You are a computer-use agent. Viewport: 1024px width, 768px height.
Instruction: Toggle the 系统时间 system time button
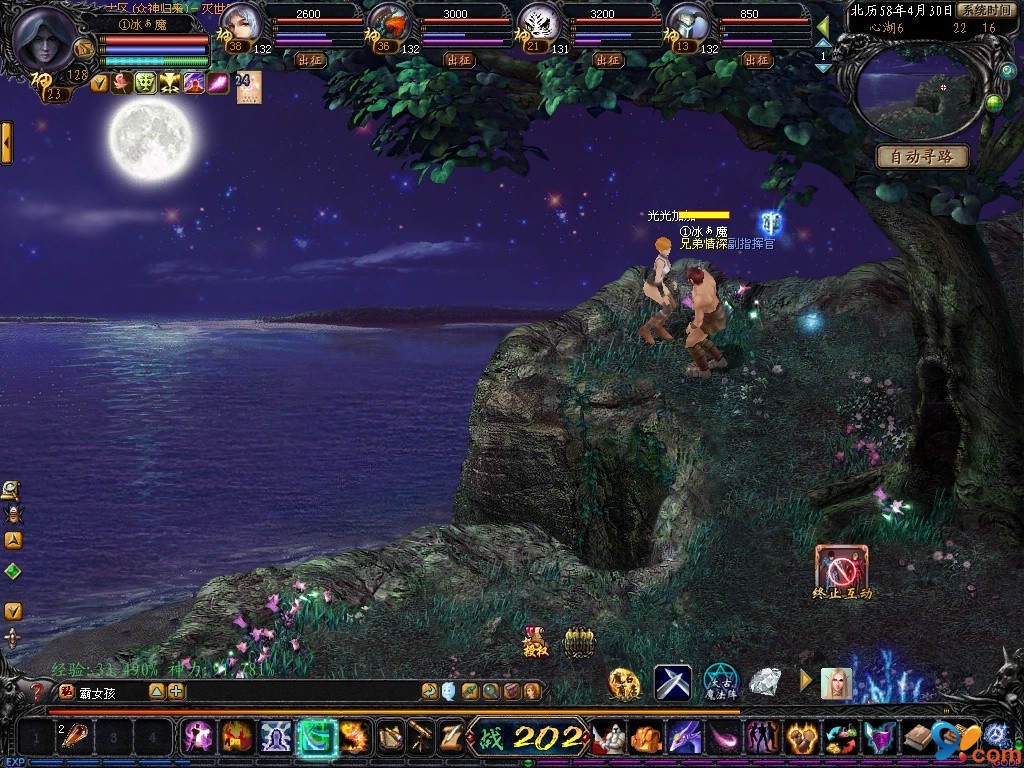pyautogui.click(x=985, y=10)
